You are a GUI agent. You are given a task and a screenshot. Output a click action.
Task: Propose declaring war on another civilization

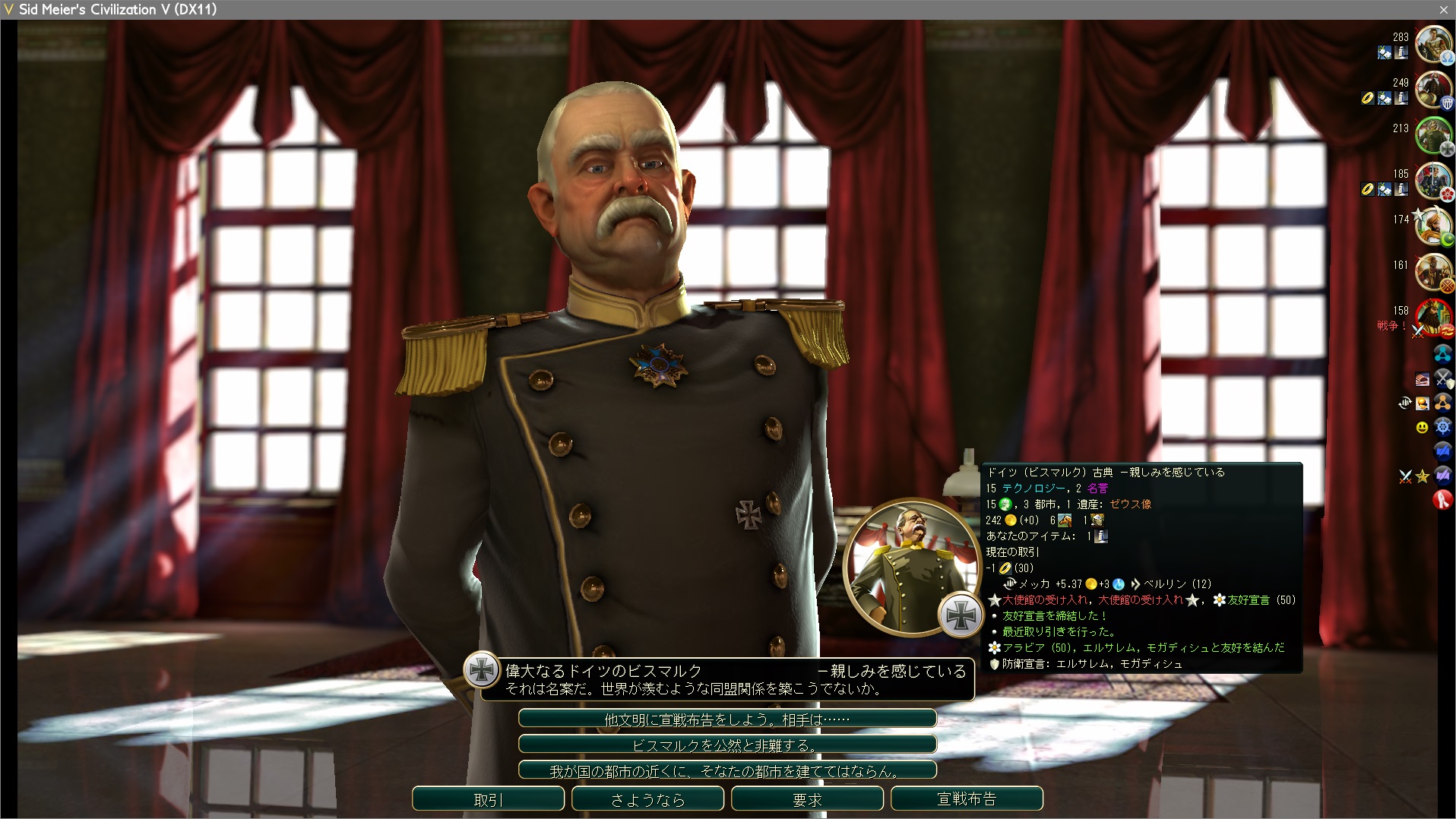pyautogui.click(x=727, y=719)
